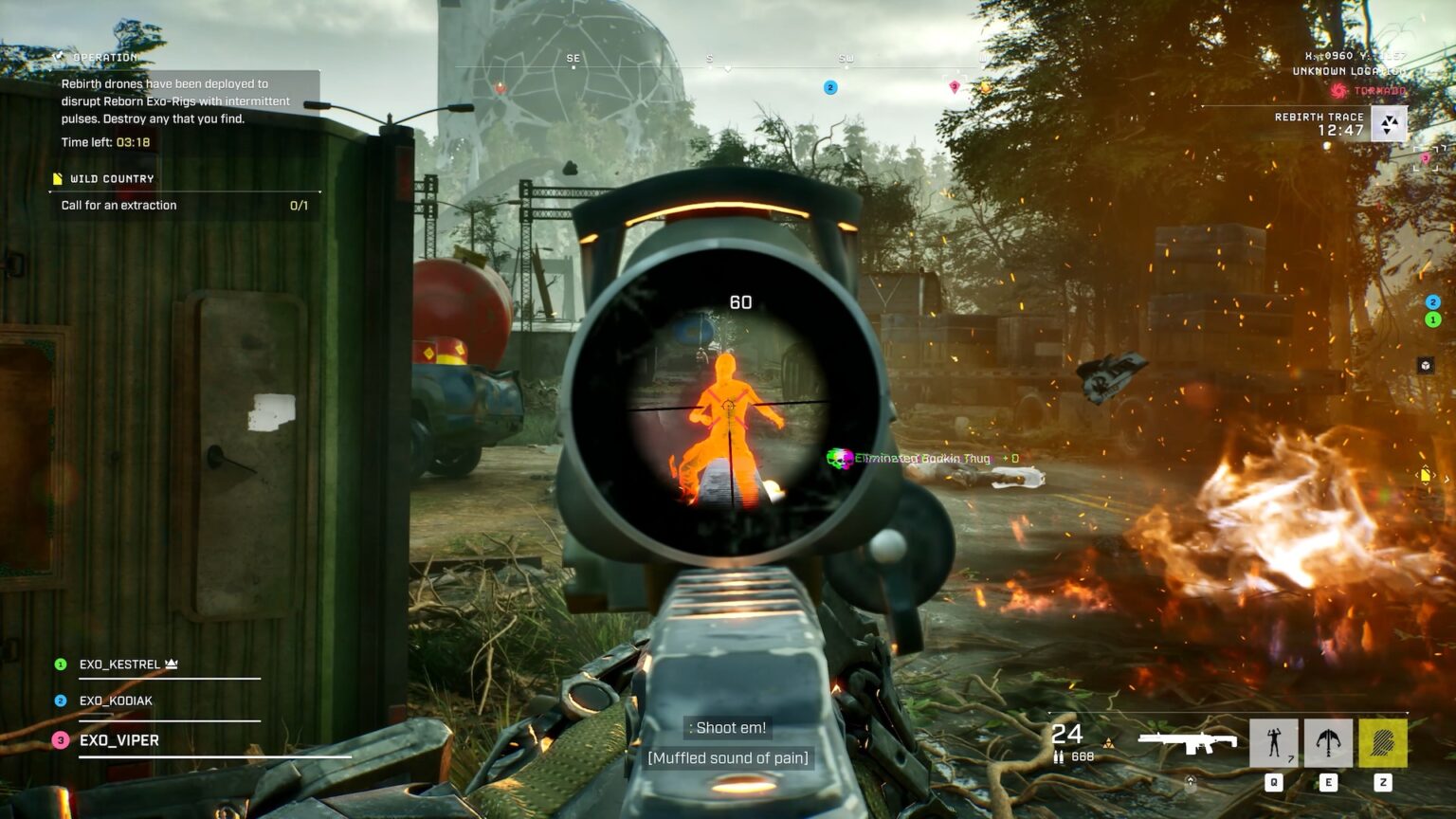Select the emote figure ability slot

click(1273, 742)
